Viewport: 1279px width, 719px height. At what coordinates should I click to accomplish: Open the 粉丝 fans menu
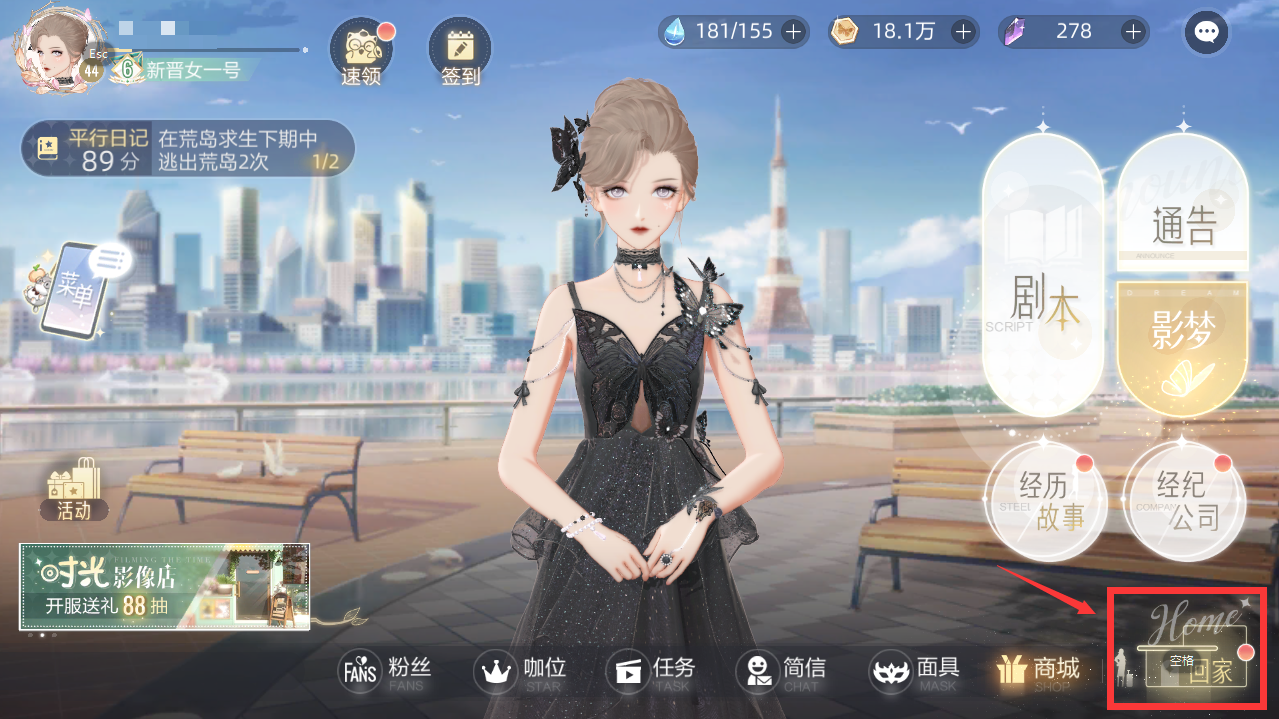[x=387, y=671]
